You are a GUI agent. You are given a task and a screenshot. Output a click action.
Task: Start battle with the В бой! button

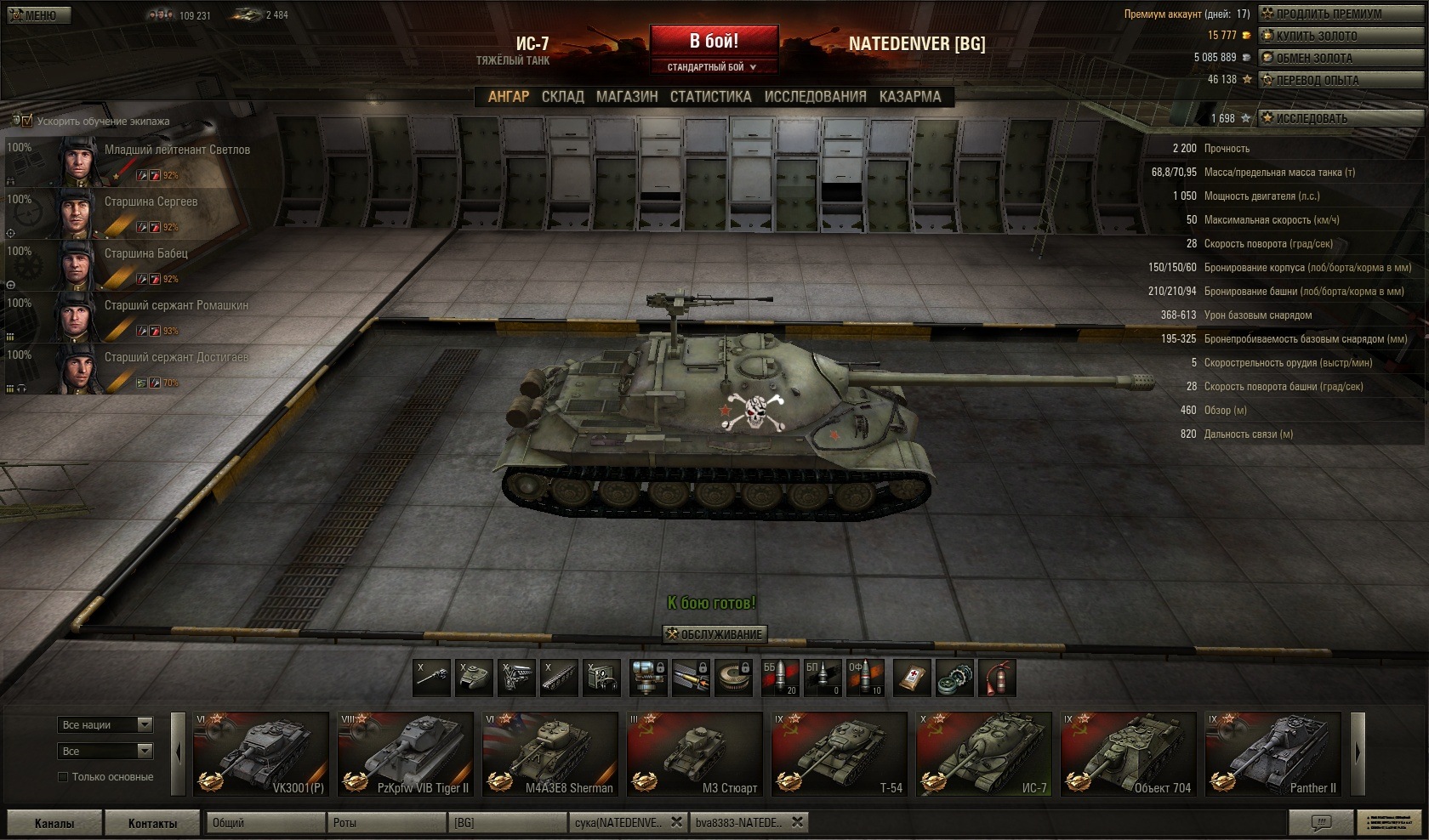tap(714, 41)
